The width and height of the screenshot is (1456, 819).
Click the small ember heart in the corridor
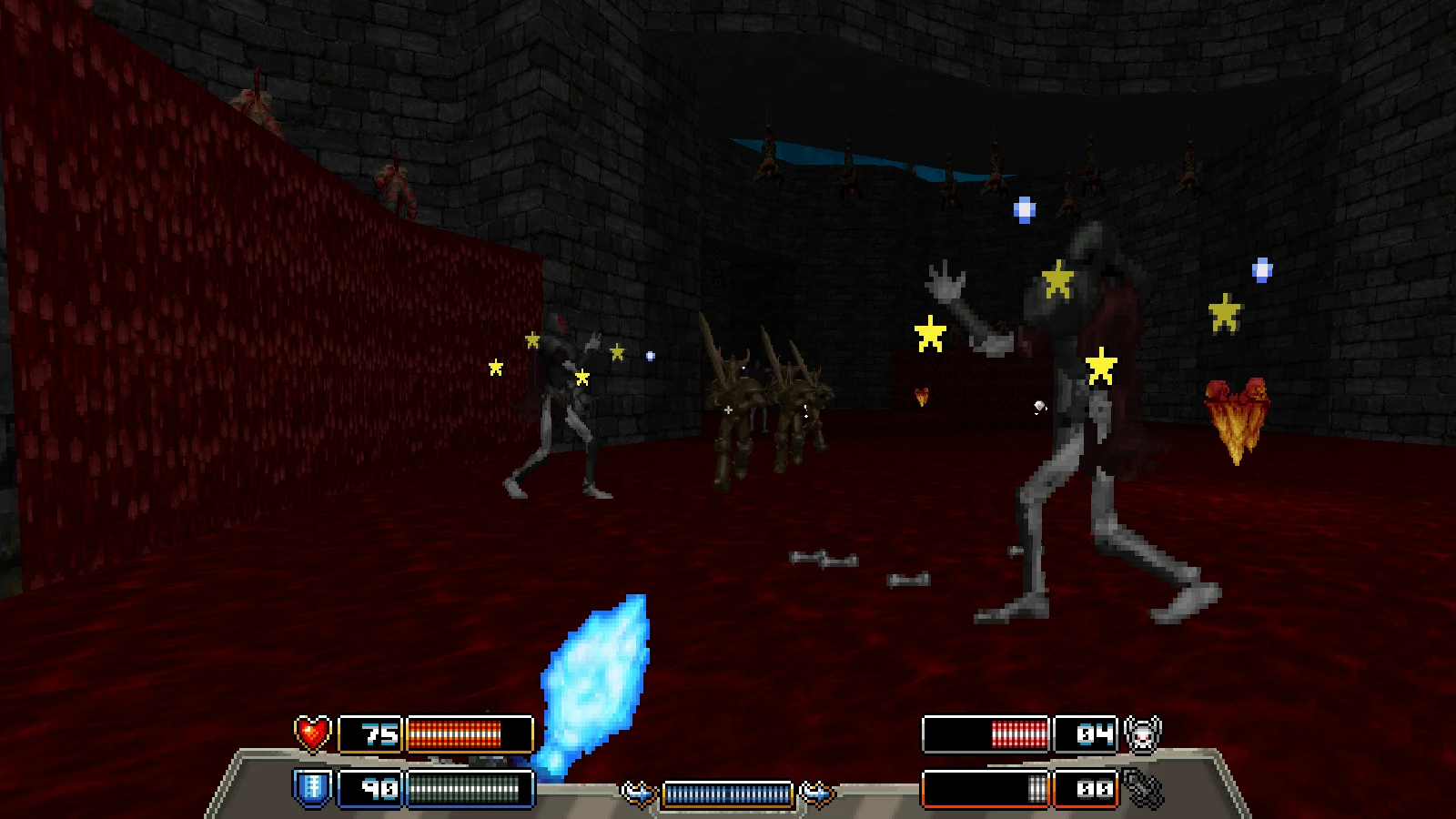click(920, 398)
